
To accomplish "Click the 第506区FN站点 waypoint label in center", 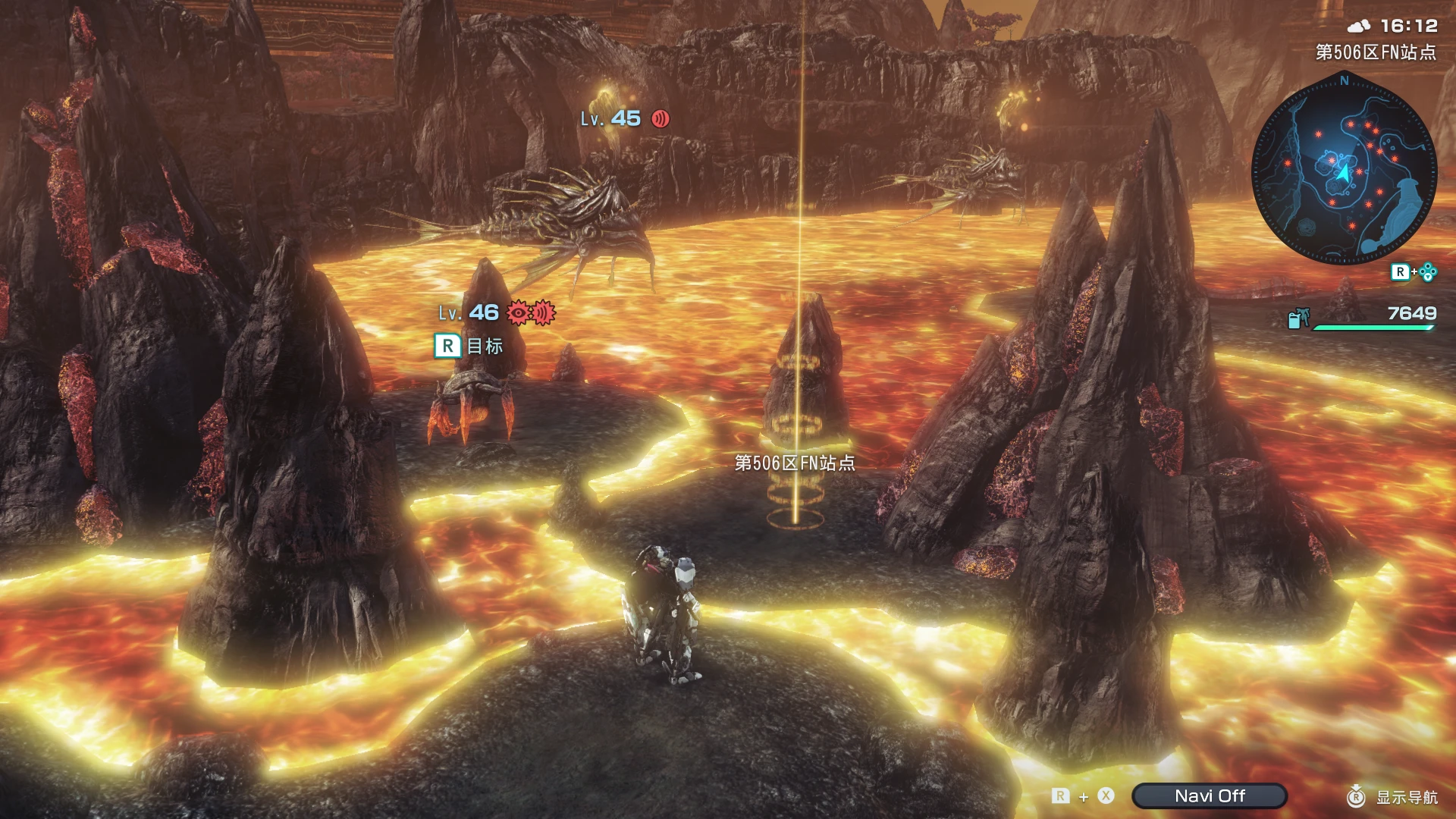I will (x=795, y=462).
